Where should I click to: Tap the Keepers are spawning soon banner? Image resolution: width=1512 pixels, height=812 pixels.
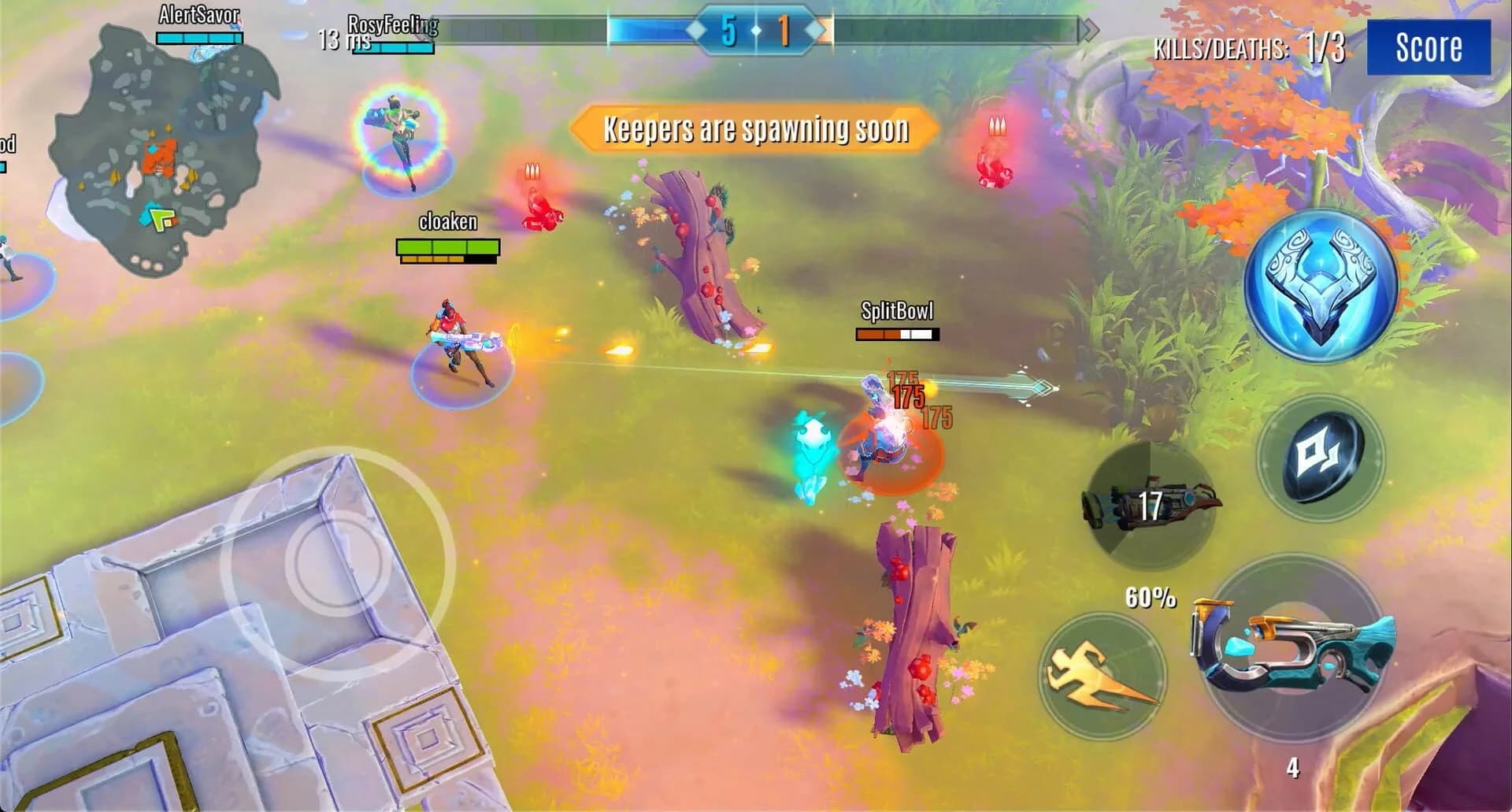click(758, 128)
